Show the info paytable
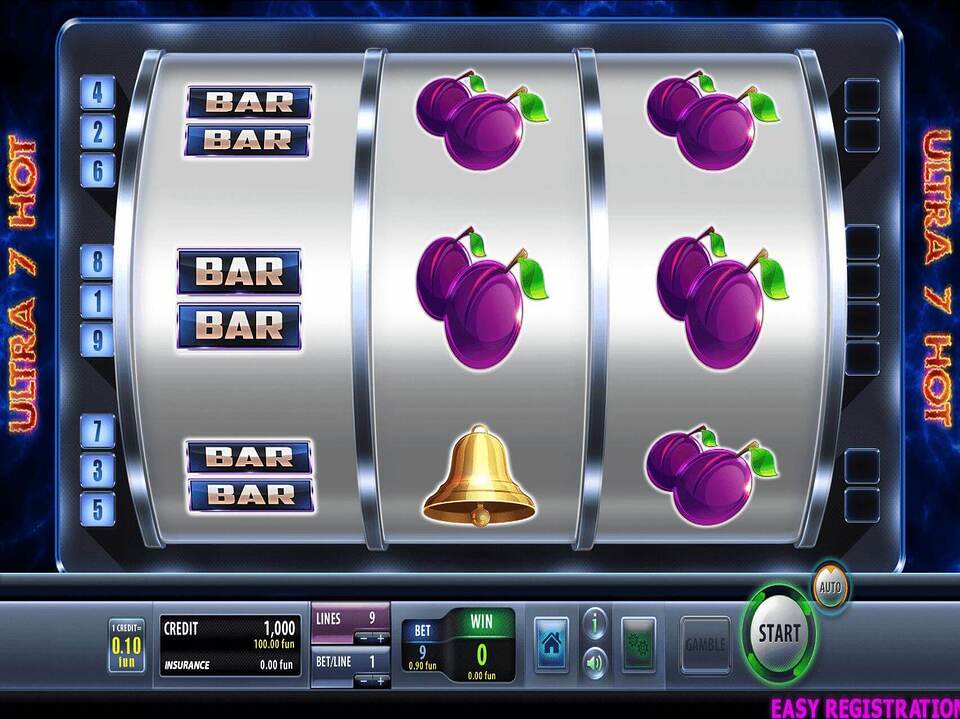This screenshot has height=719, width=960. tap(595, 624)
